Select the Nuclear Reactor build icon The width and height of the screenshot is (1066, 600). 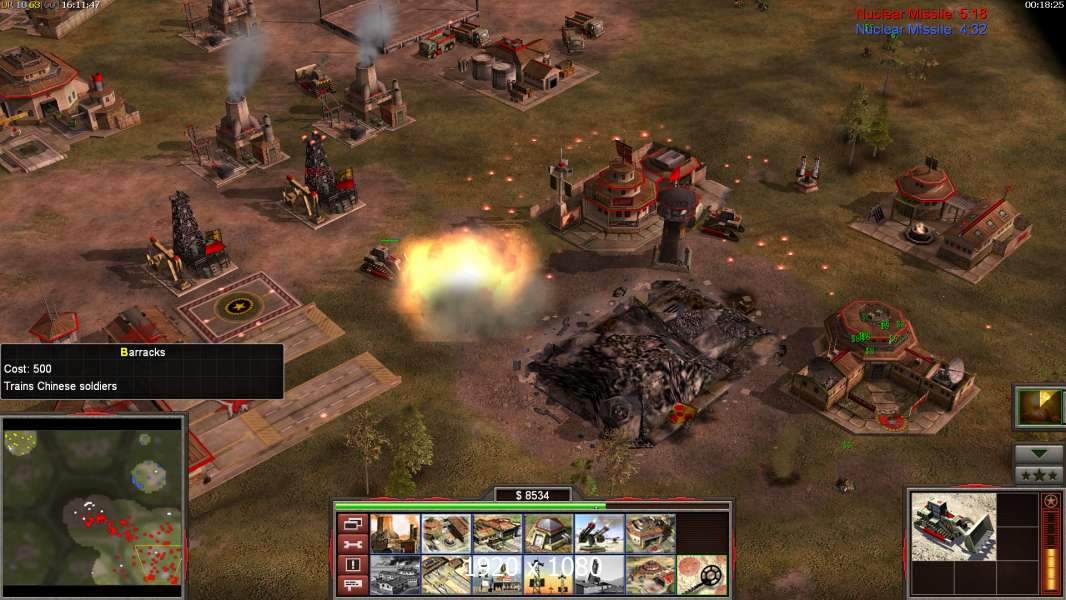point(395,534)
